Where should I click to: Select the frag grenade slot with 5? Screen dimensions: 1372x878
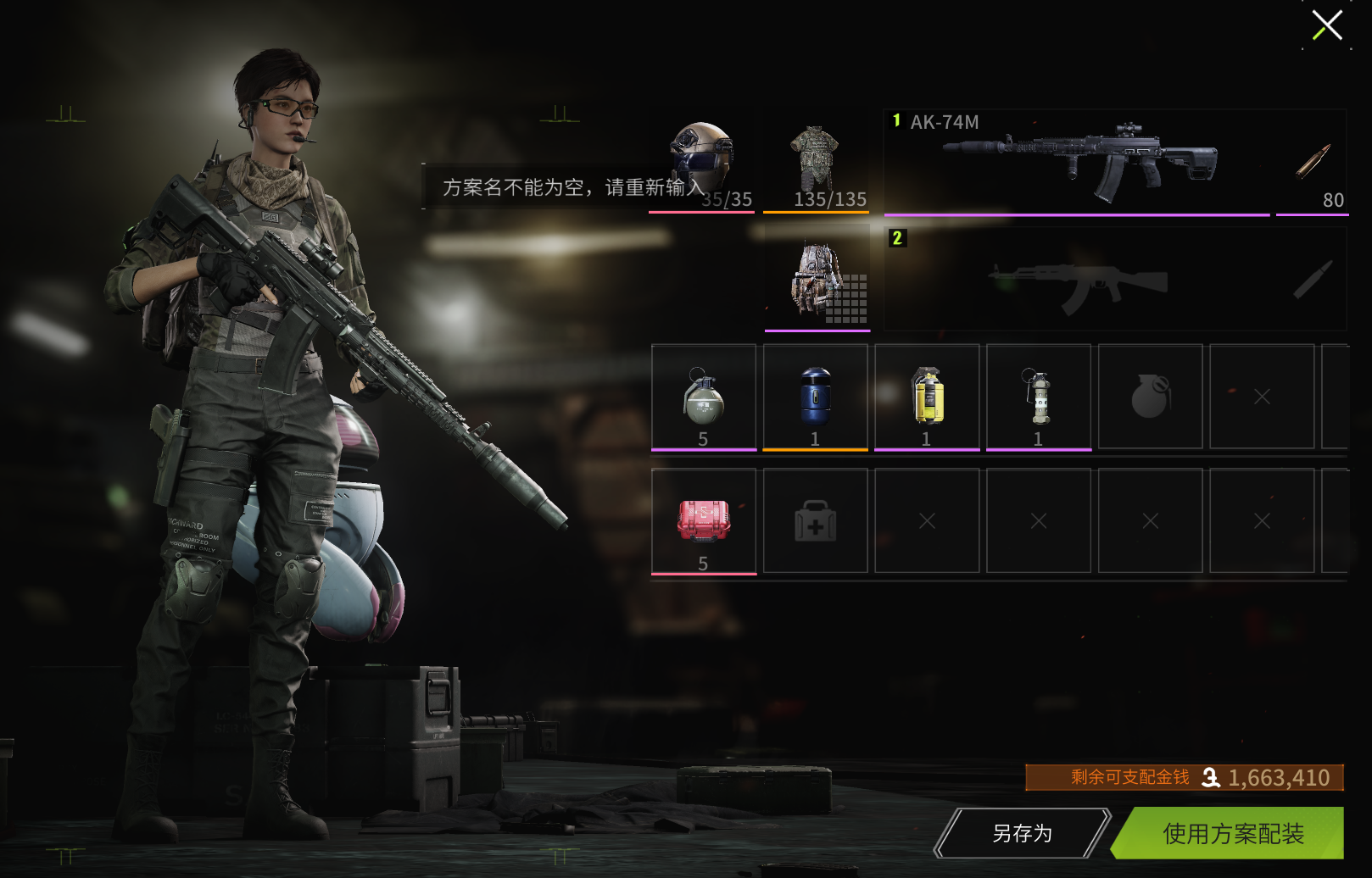[703, 397]
